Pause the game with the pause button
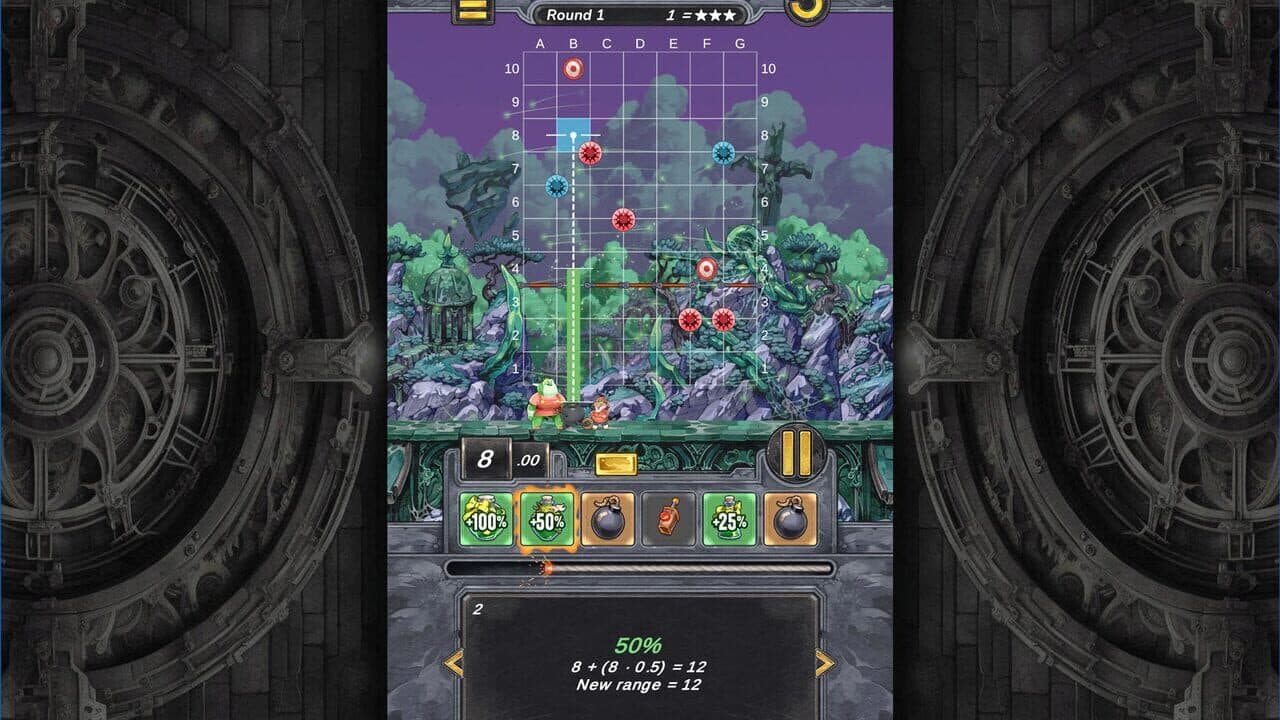1280x720 pixels. coord(795,453)
